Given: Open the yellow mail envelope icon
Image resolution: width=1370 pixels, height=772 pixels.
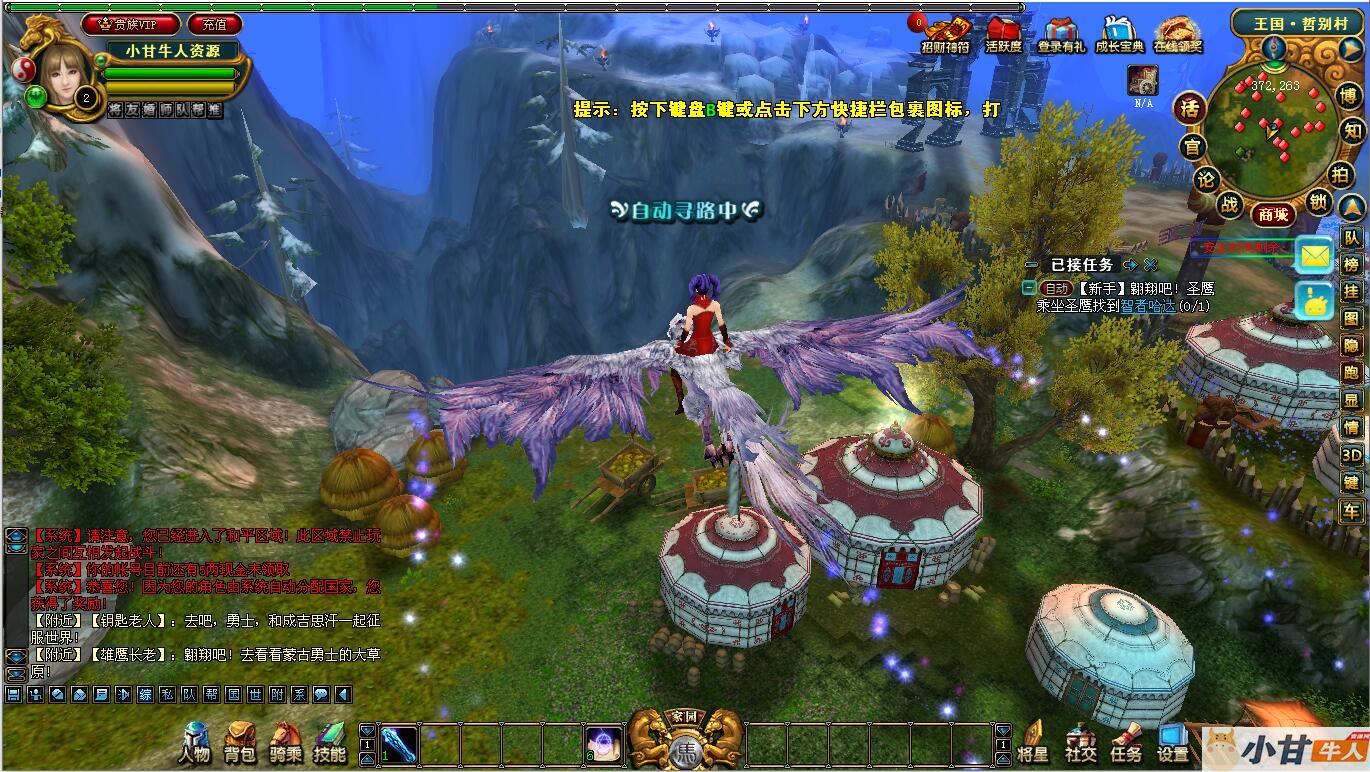Looking at the screenshot, I should pyautogui.click(x=1314, y=255).
